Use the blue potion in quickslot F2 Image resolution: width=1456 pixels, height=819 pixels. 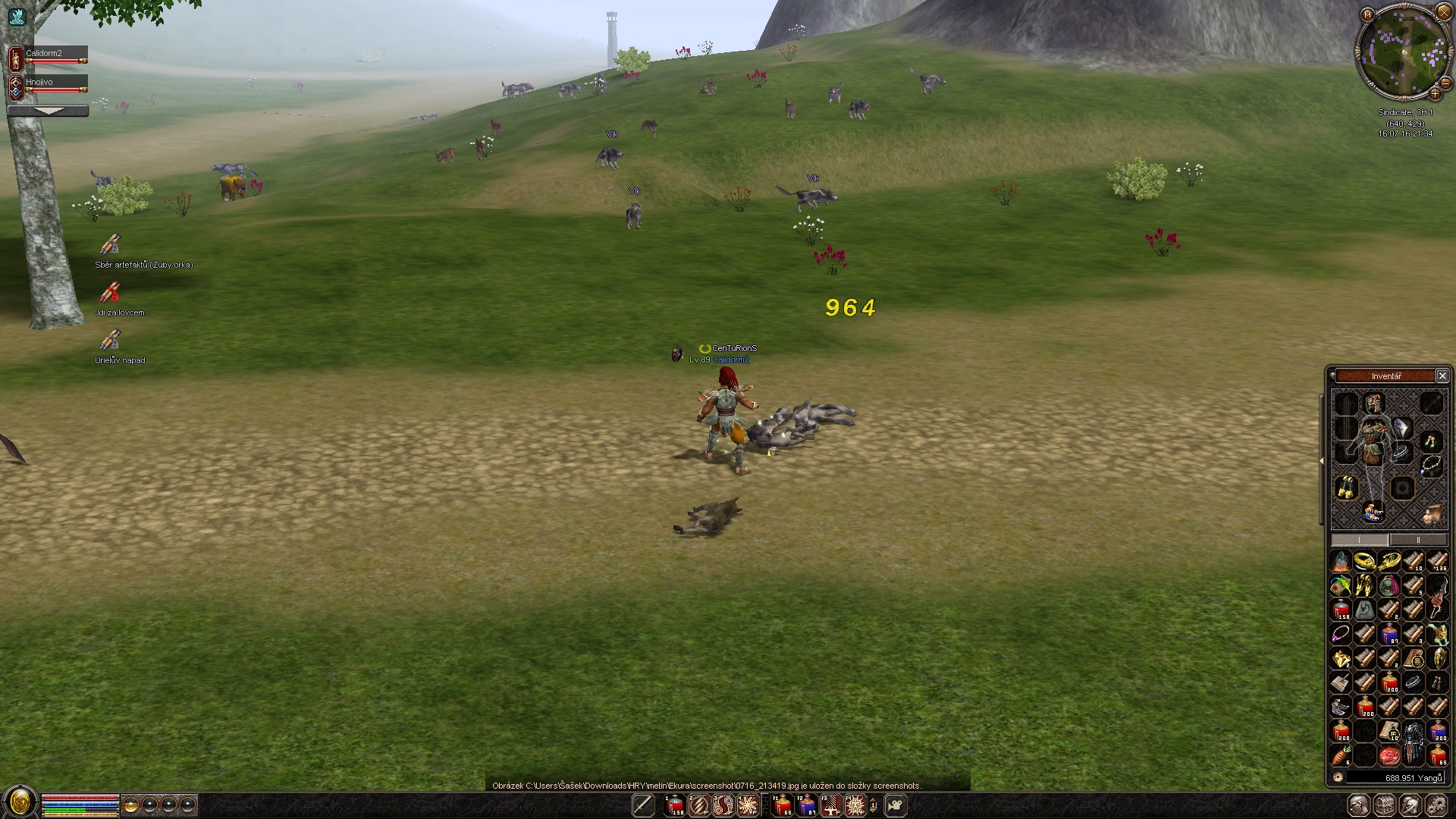806,805
